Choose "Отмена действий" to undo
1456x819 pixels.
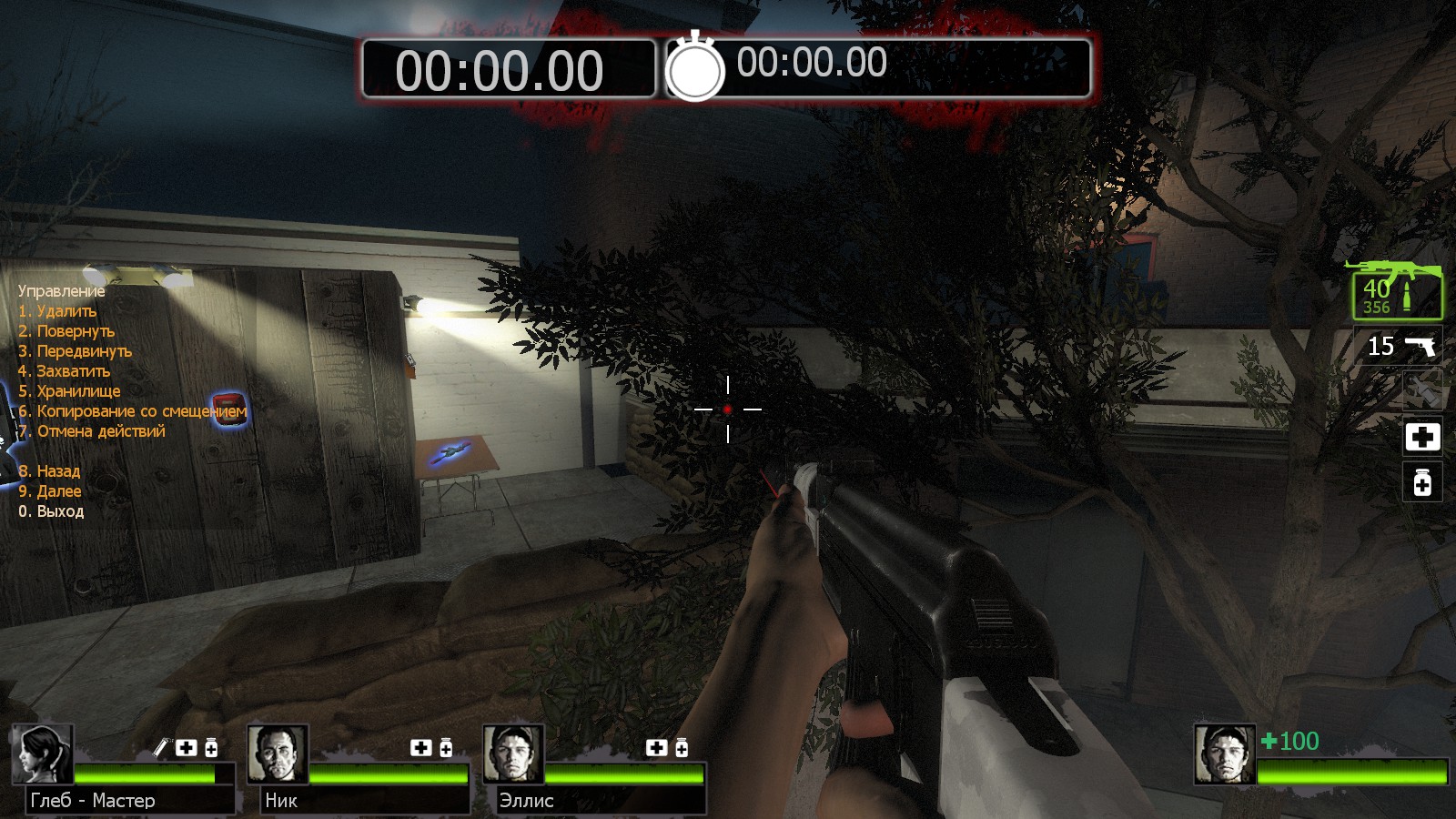[92, 431]
